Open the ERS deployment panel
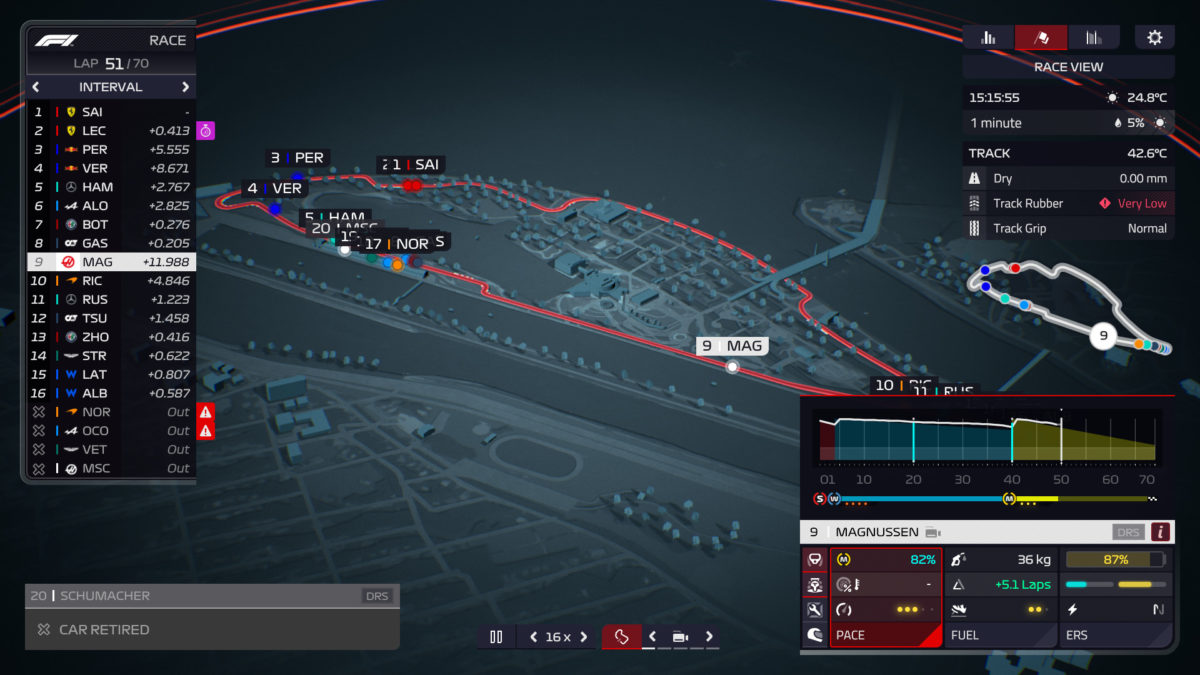 point(1115,635)
